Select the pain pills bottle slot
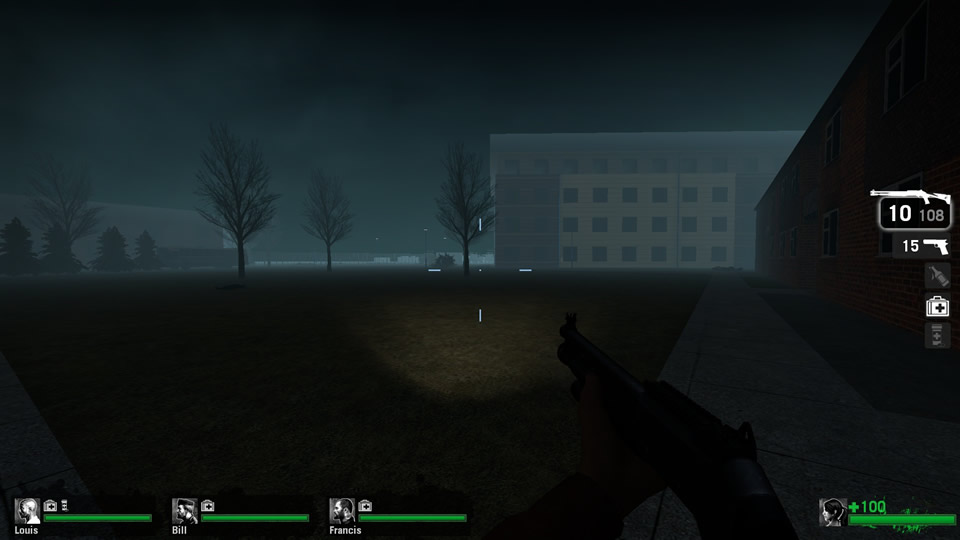Viewport: 960px width, 540px height. pyautogui.click(x=937, y=336)
